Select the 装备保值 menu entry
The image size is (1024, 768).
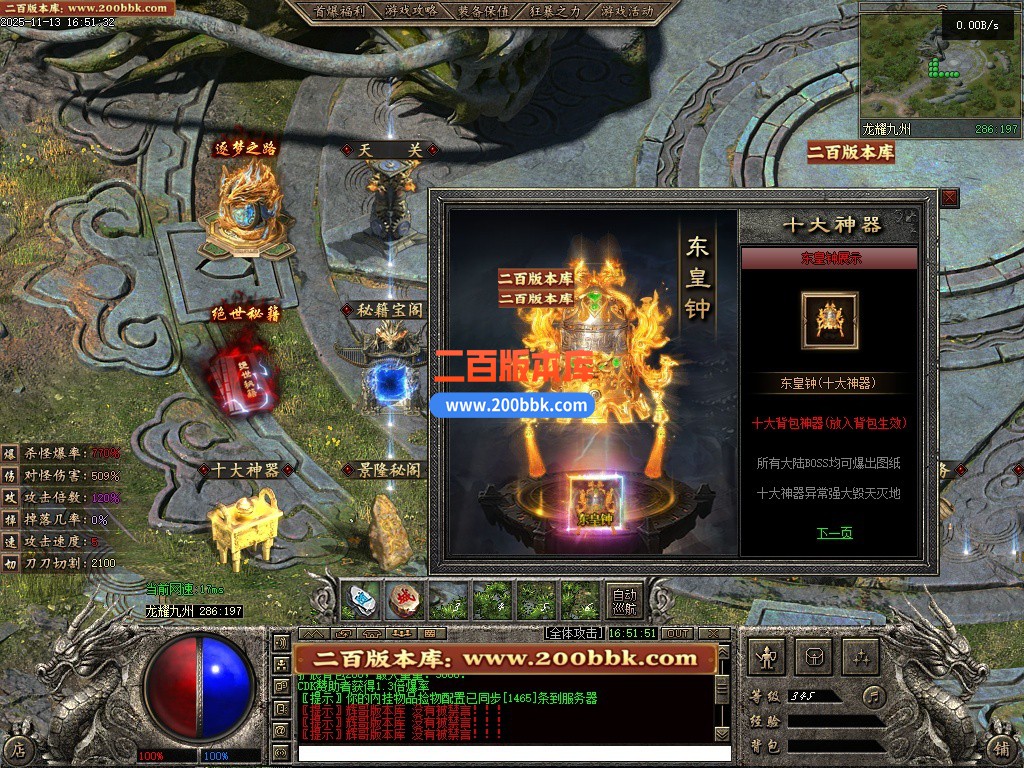pos(484,12)
